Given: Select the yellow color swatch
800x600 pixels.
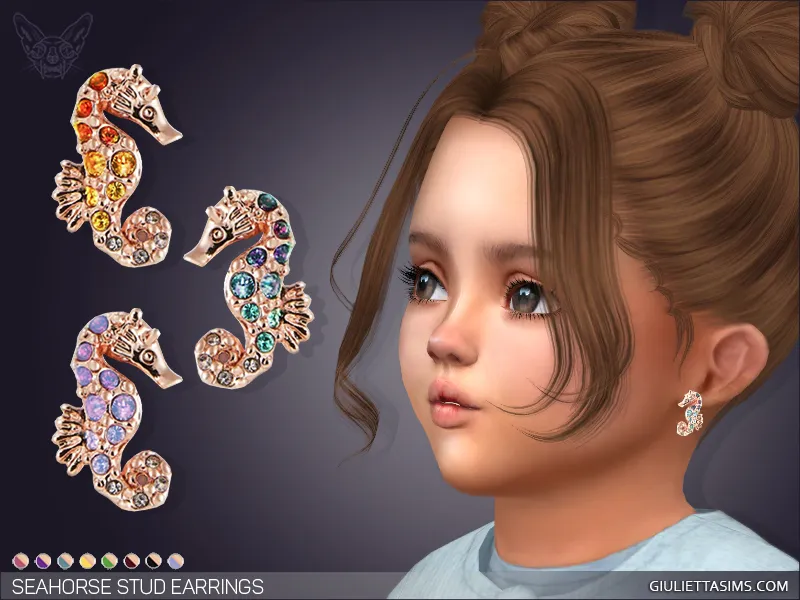Looking at the screenshot, I should pos(87,561).
